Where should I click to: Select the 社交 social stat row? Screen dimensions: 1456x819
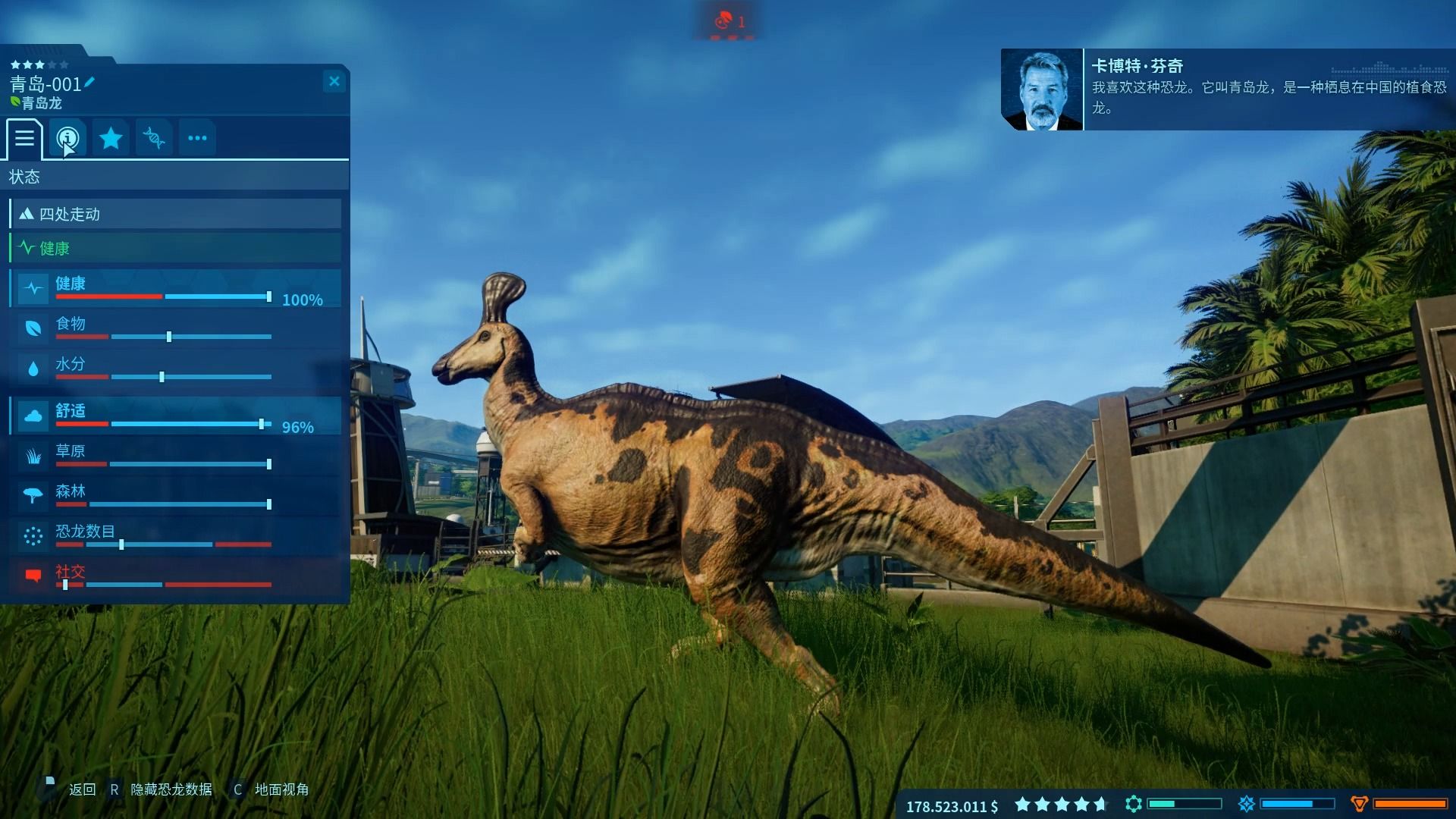tap(175, 576)
